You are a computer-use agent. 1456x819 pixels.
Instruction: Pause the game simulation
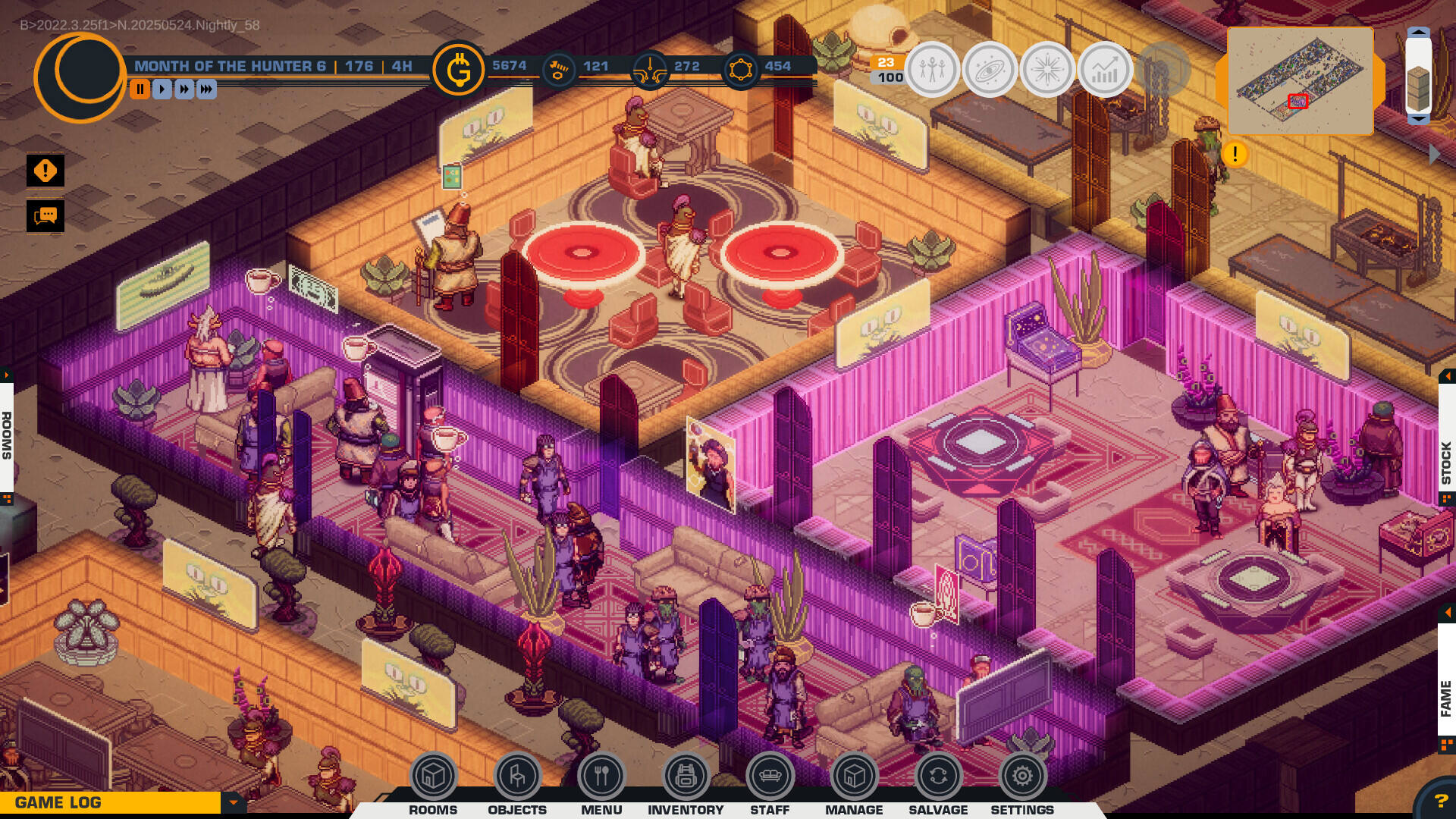coord(140,89)
